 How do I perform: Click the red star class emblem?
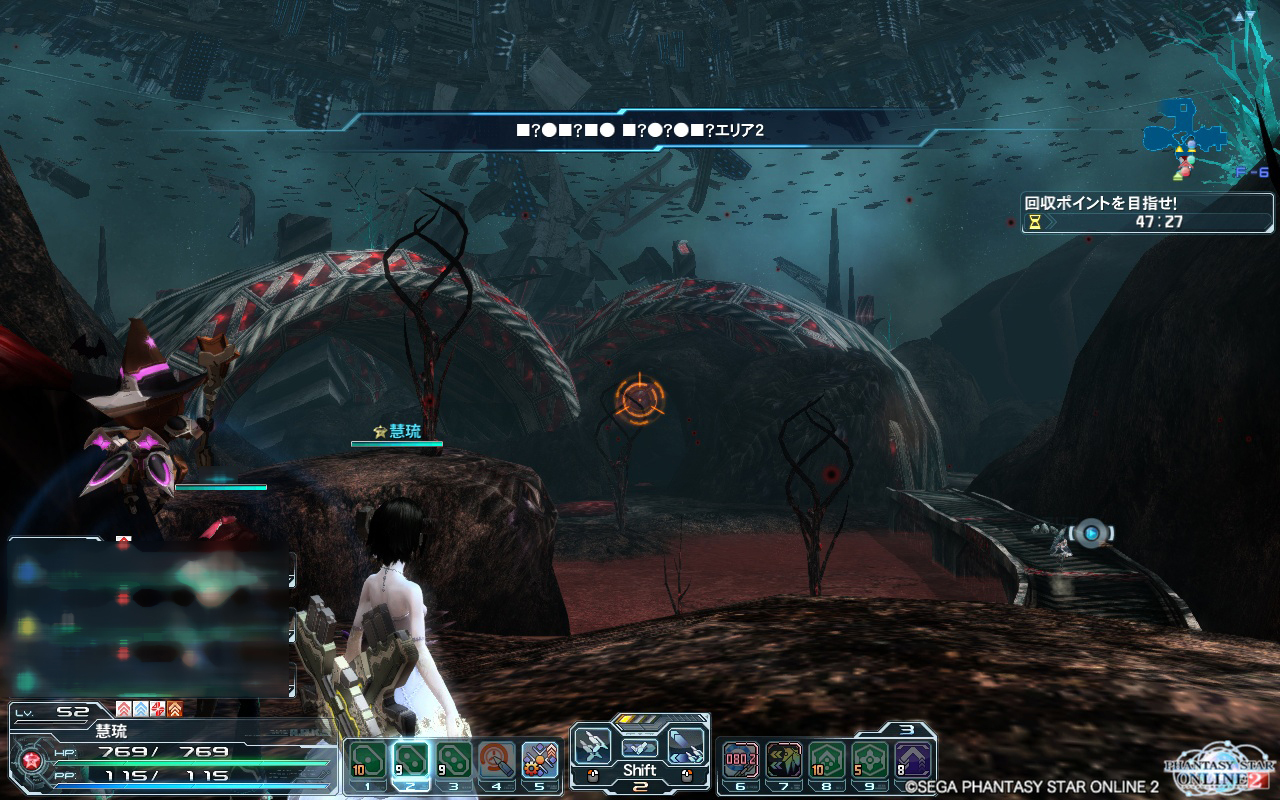coord(29,763)
